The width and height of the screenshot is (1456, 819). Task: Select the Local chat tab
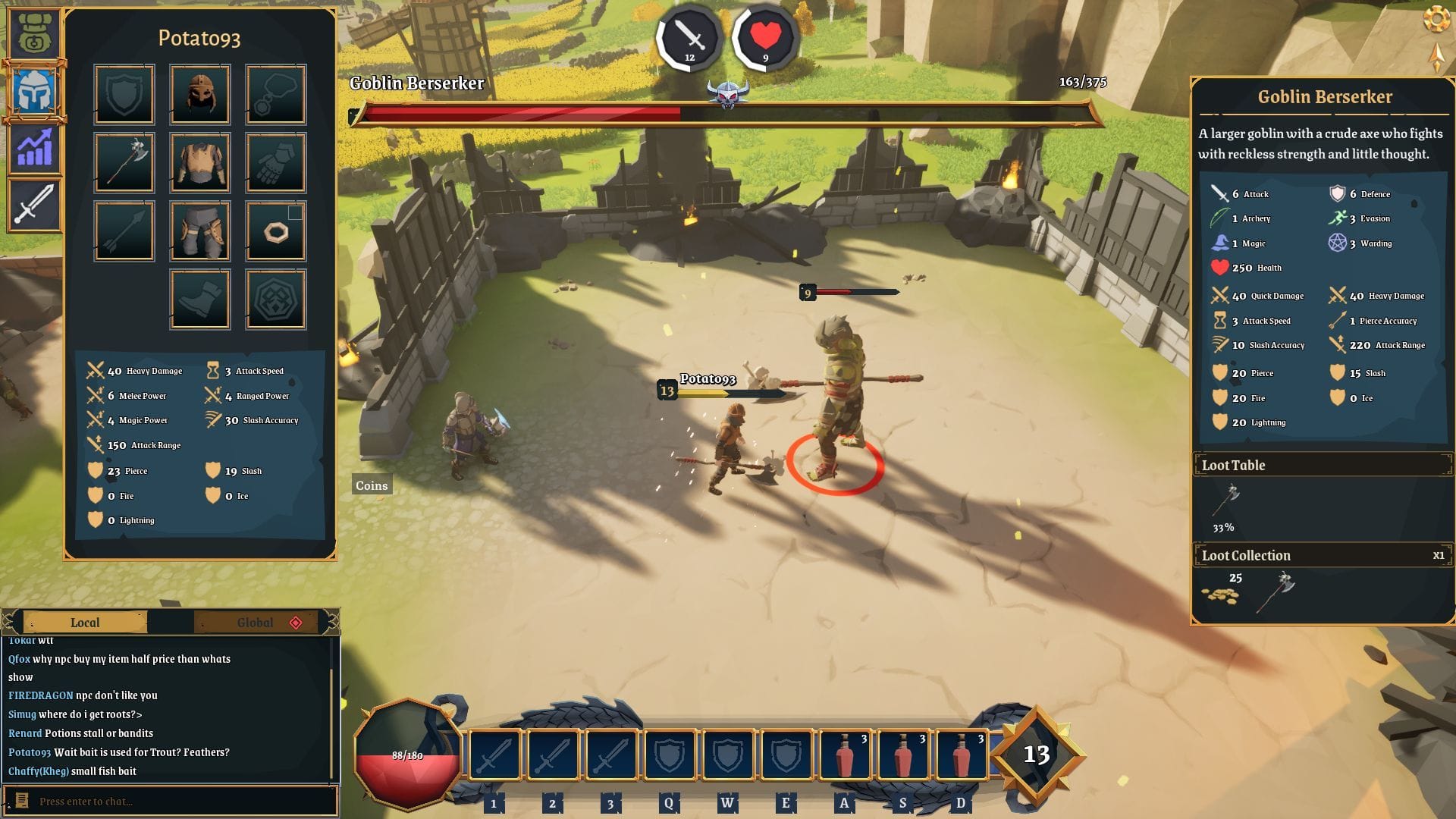(x=86, y=623)
